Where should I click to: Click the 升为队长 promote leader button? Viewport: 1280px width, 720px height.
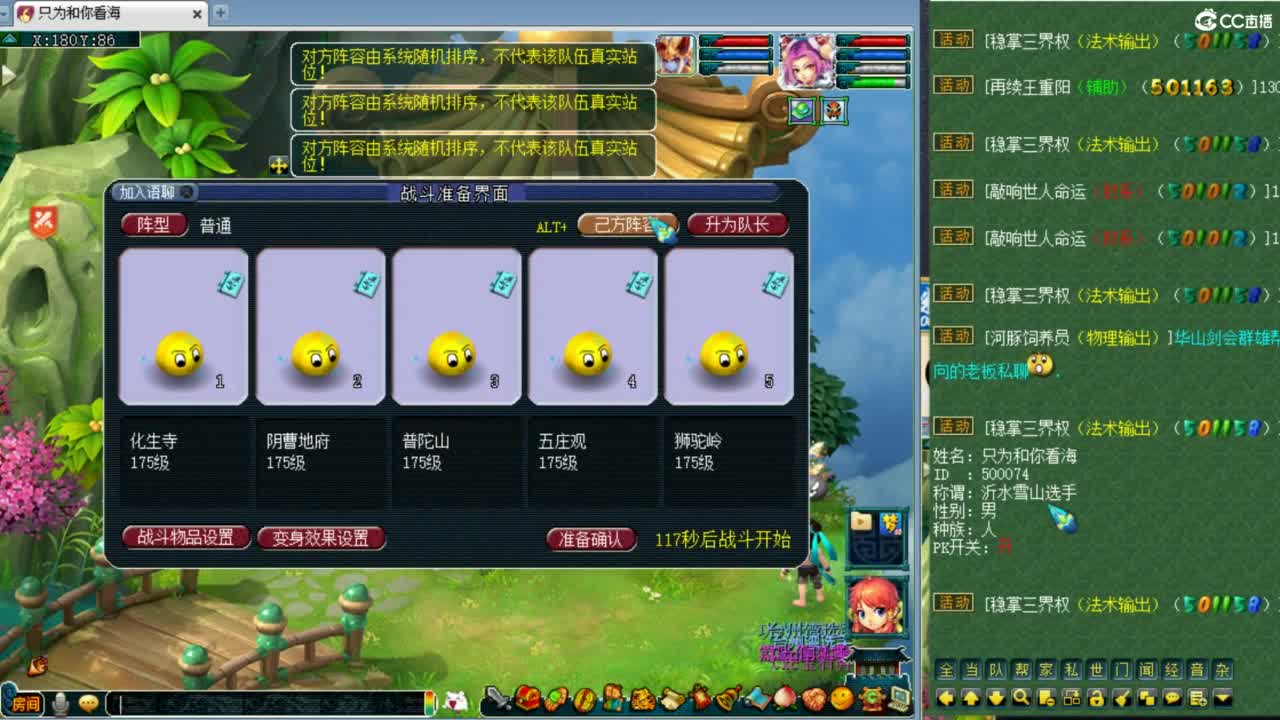[x=736, y=225]
